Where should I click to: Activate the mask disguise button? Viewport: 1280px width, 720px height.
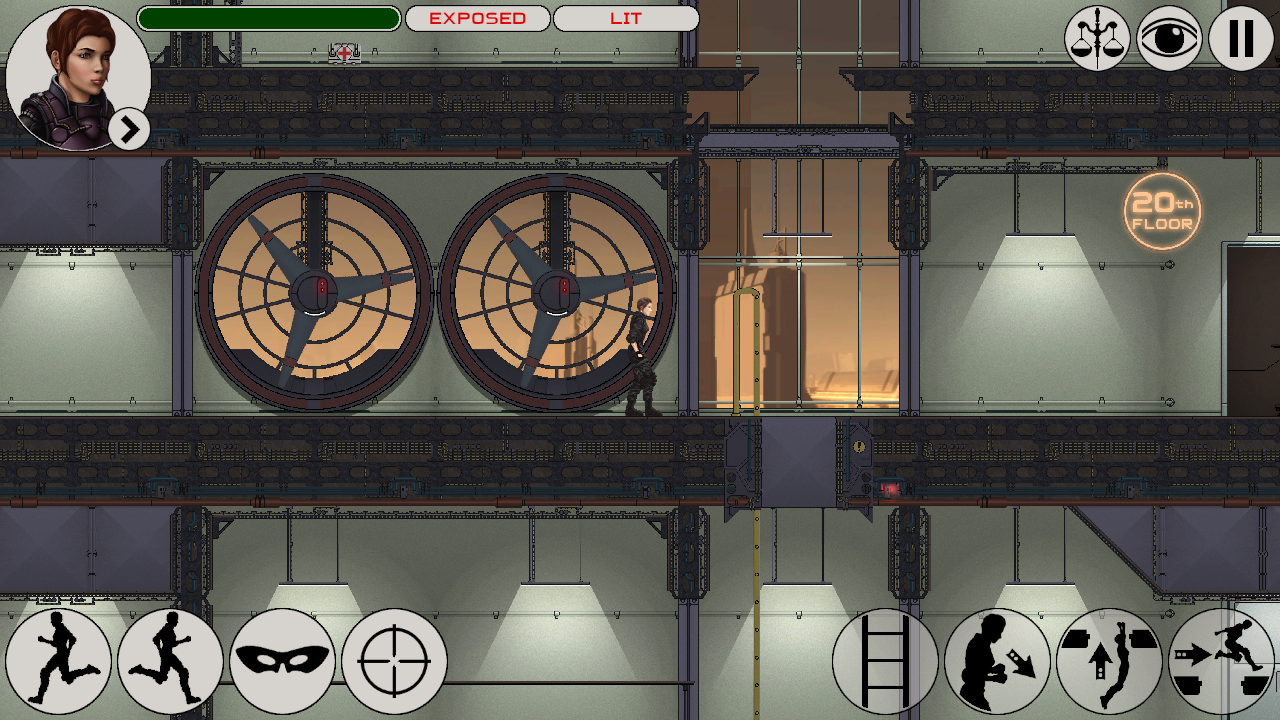pyautogui.click(x=282, y=661)
